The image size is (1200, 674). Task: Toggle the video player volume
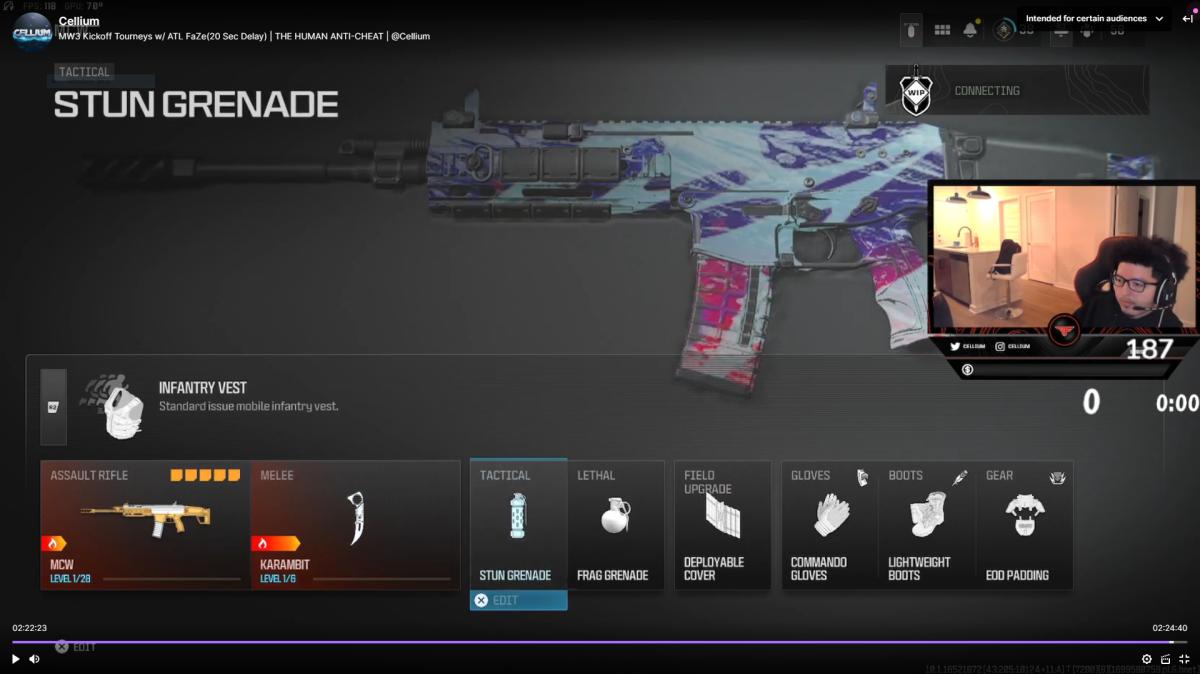(34, 659)
